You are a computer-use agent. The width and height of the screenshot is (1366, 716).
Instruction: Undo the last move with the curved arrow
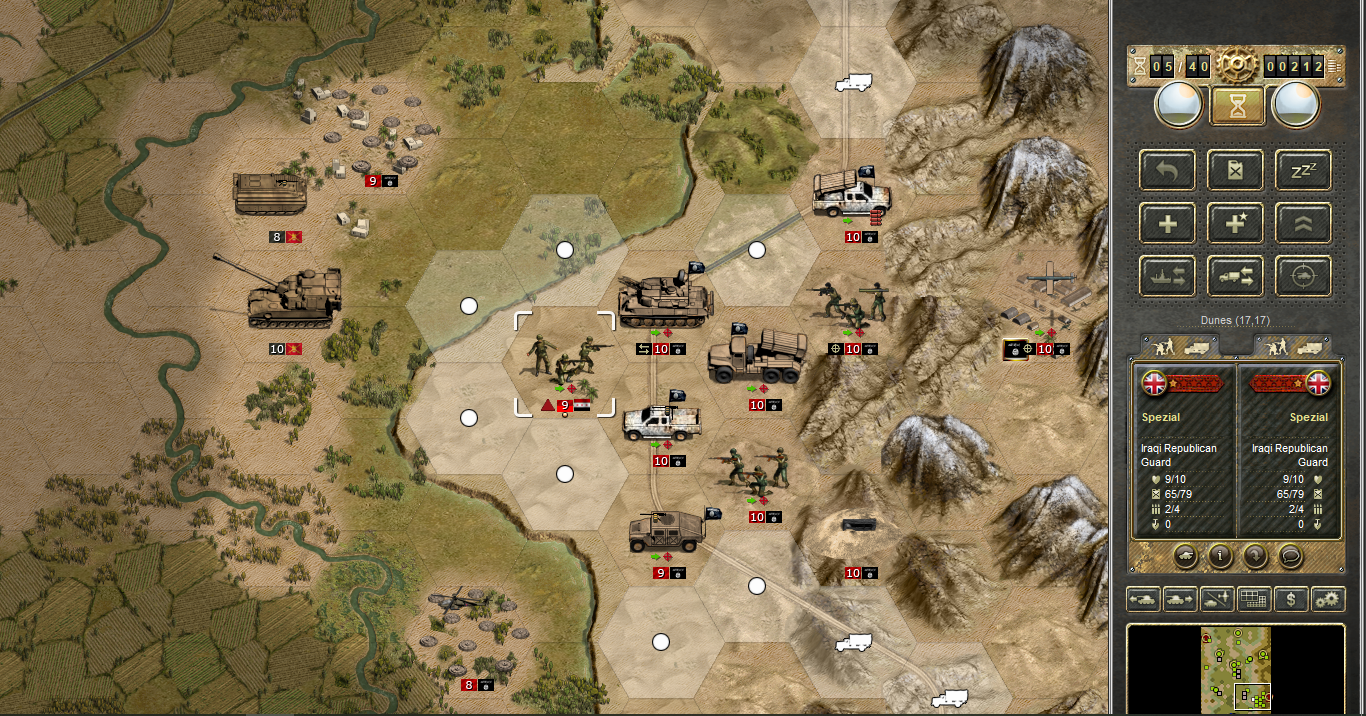(x=1167, y=170)
